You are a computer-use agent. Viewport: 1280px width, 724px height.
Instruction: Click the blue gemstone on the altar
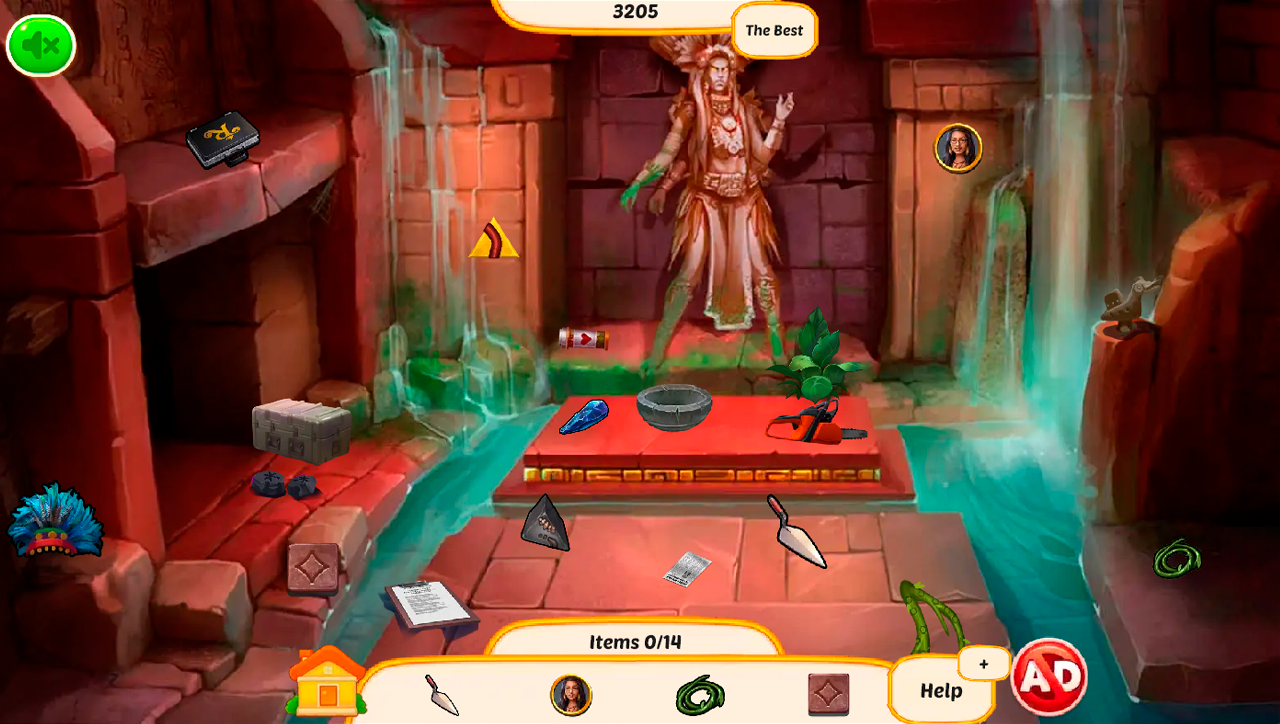tap(583, 413)
